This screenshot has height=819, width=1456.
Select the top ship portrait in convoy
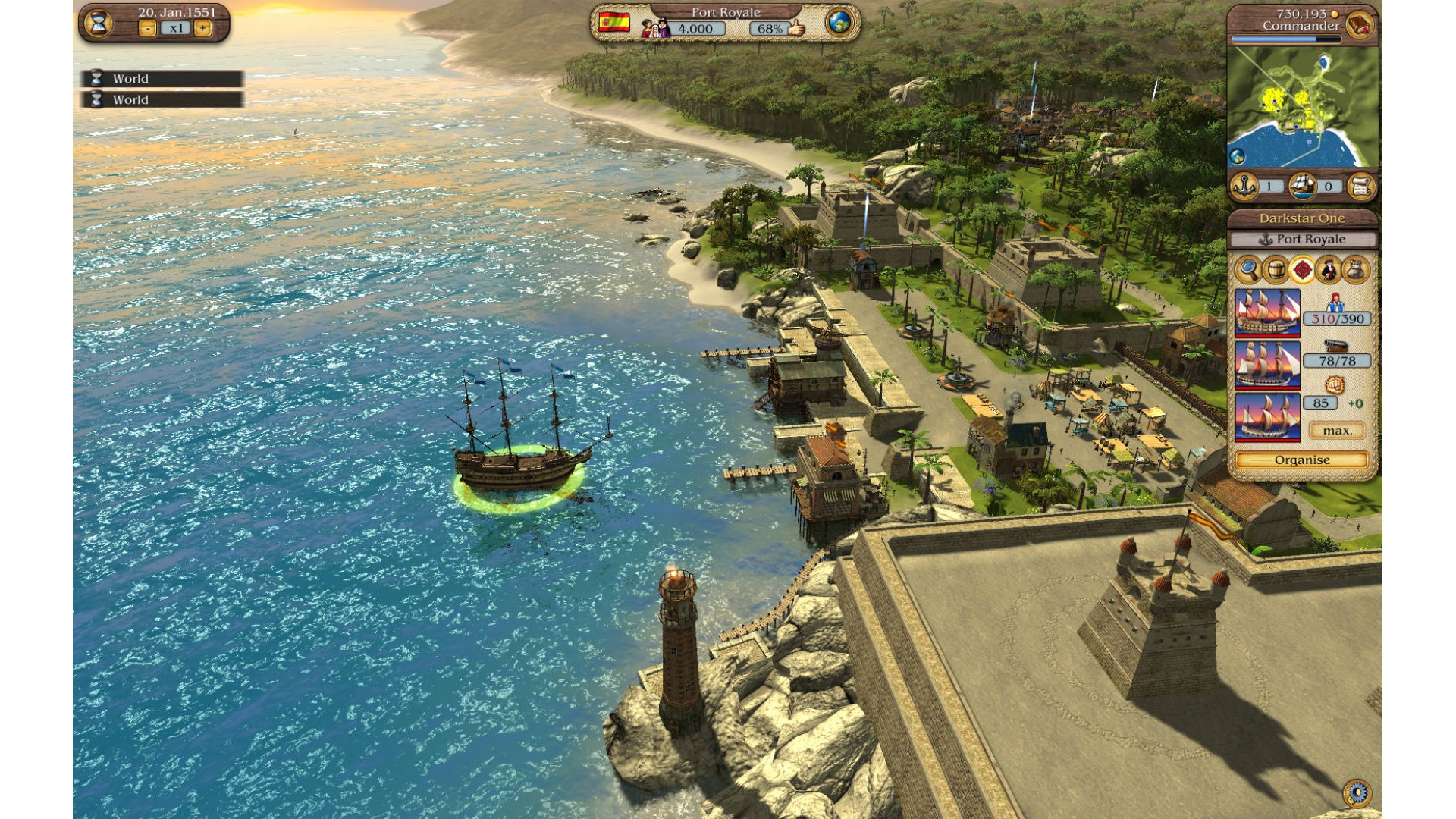[1267, 312]
